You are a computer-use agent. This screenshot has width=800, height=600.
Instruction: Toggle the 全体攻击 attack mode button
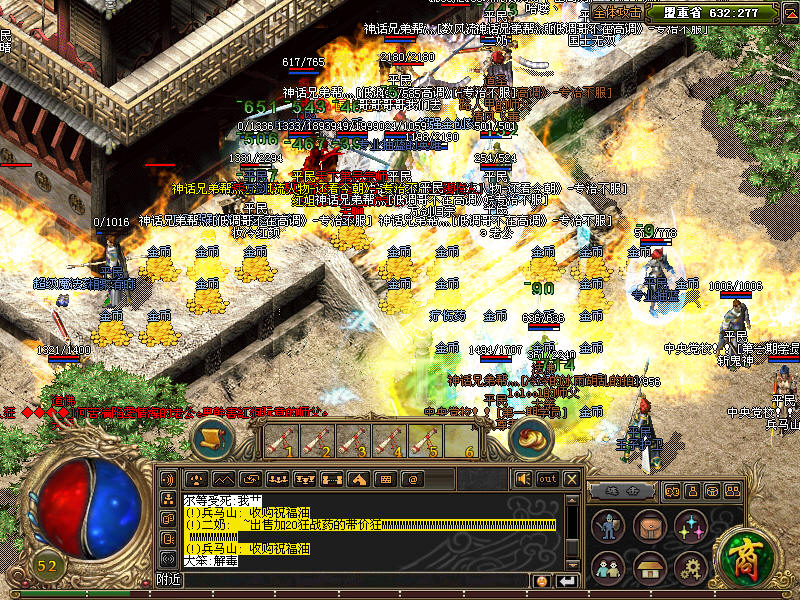click(617, 12)
